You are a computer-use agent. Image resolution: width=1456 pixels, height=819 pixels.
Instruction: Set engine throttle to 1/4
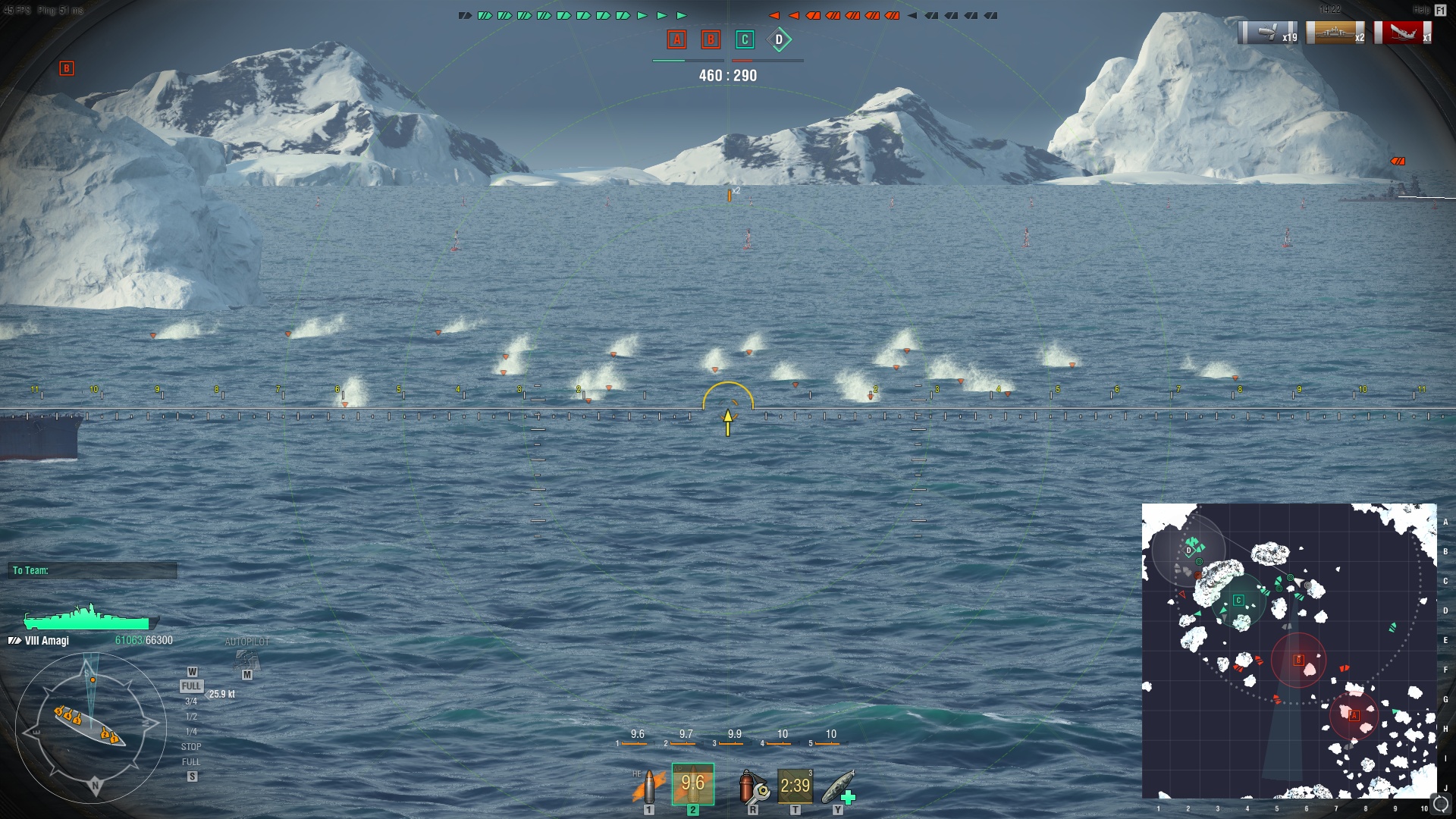[x=191, y=732]
